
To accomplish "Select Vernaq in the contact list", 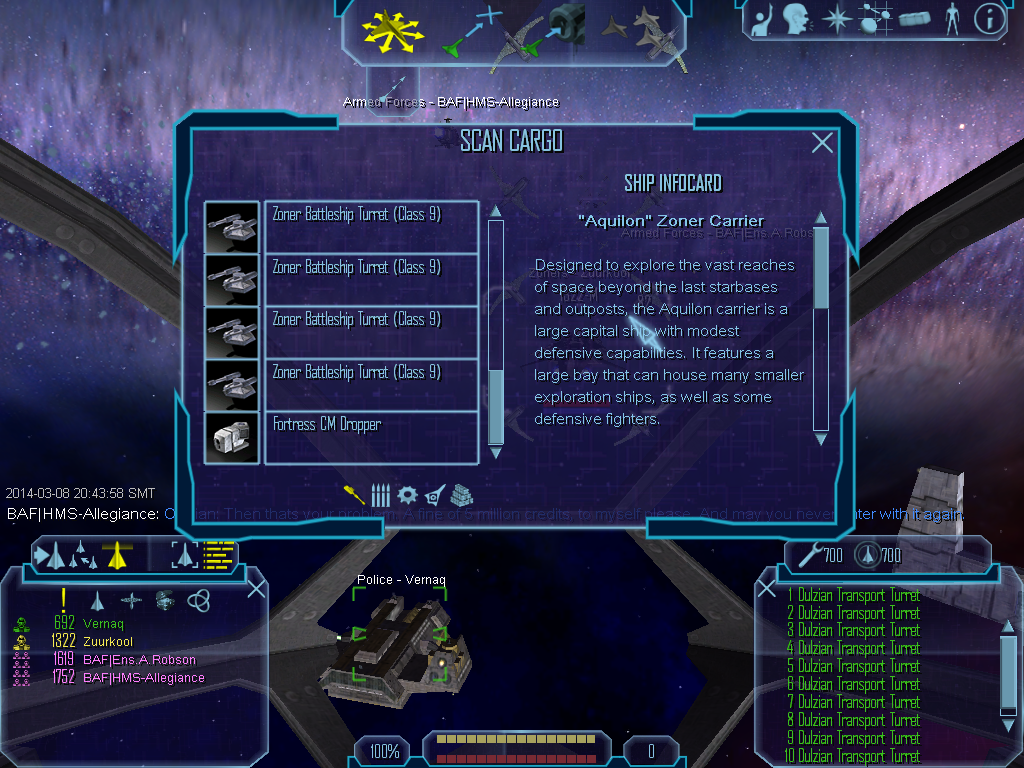I will [103, 624].
